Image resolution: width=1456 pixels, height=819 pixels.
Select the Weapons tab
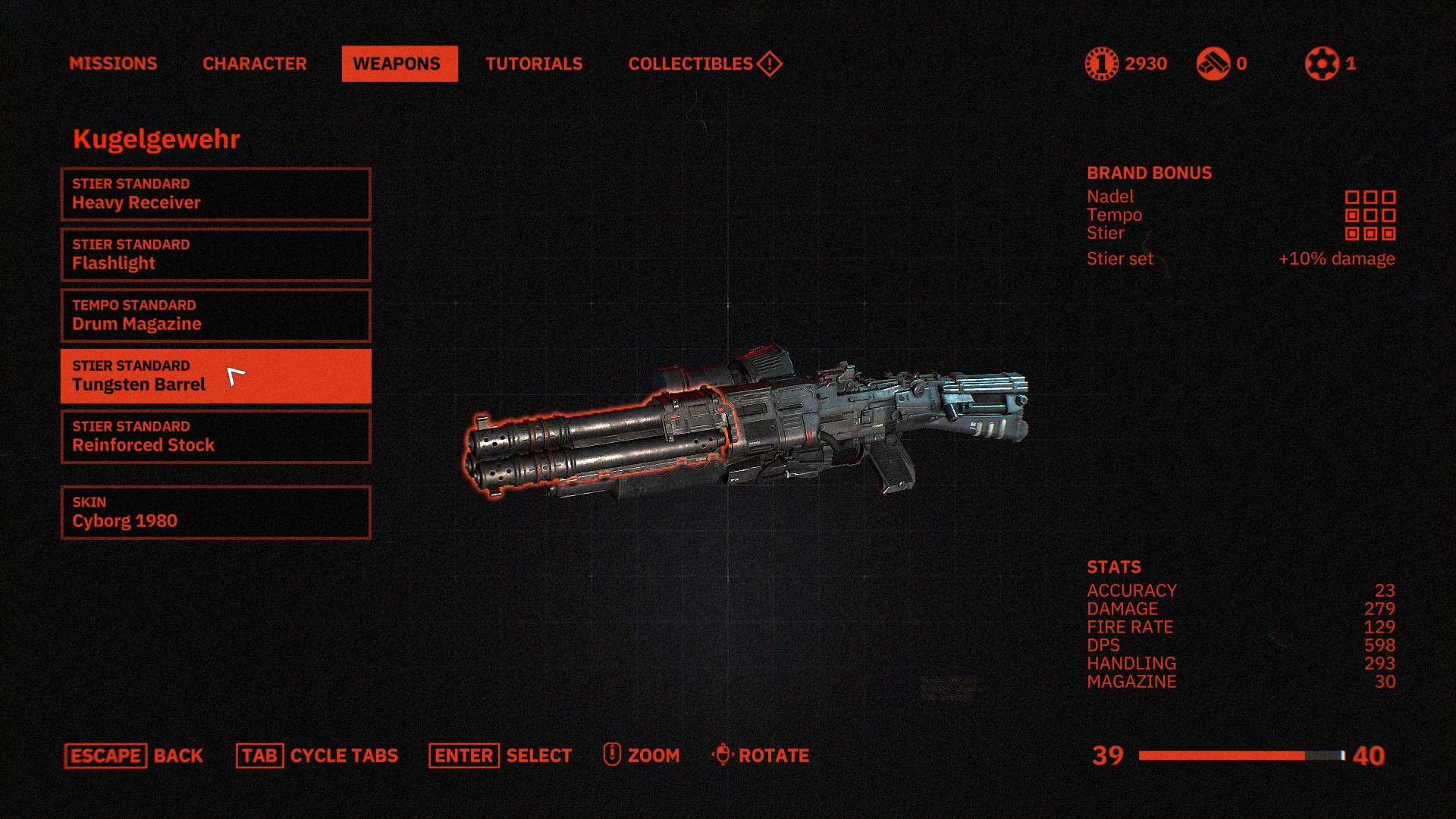click(x=399, y=64)
